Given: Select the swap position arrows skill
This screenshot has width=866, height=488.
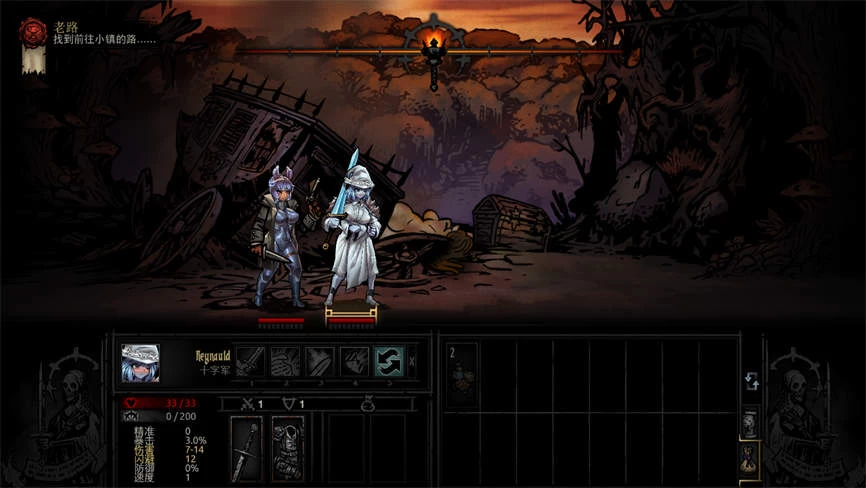Looking at the screenshot, I should pos(389,361).
